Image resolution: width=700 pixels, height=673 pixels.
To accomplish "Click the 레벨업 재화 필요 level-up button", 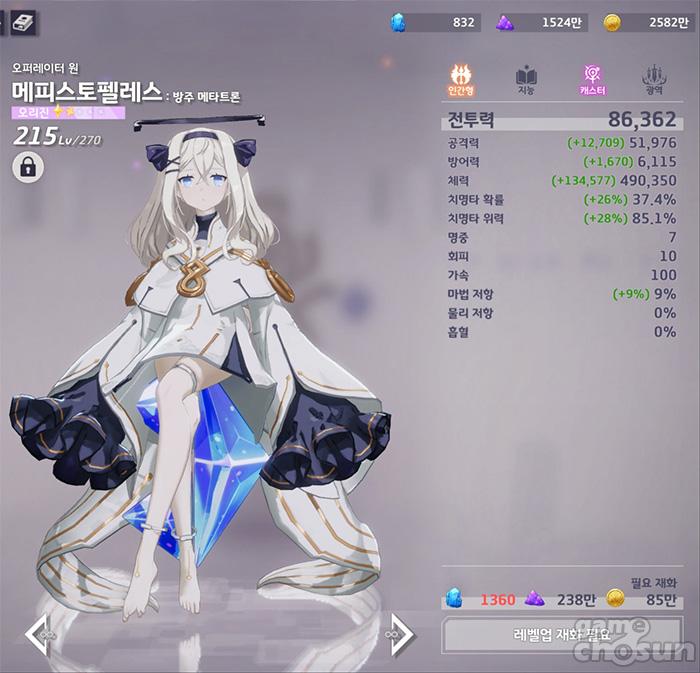I will coord(561,634).
